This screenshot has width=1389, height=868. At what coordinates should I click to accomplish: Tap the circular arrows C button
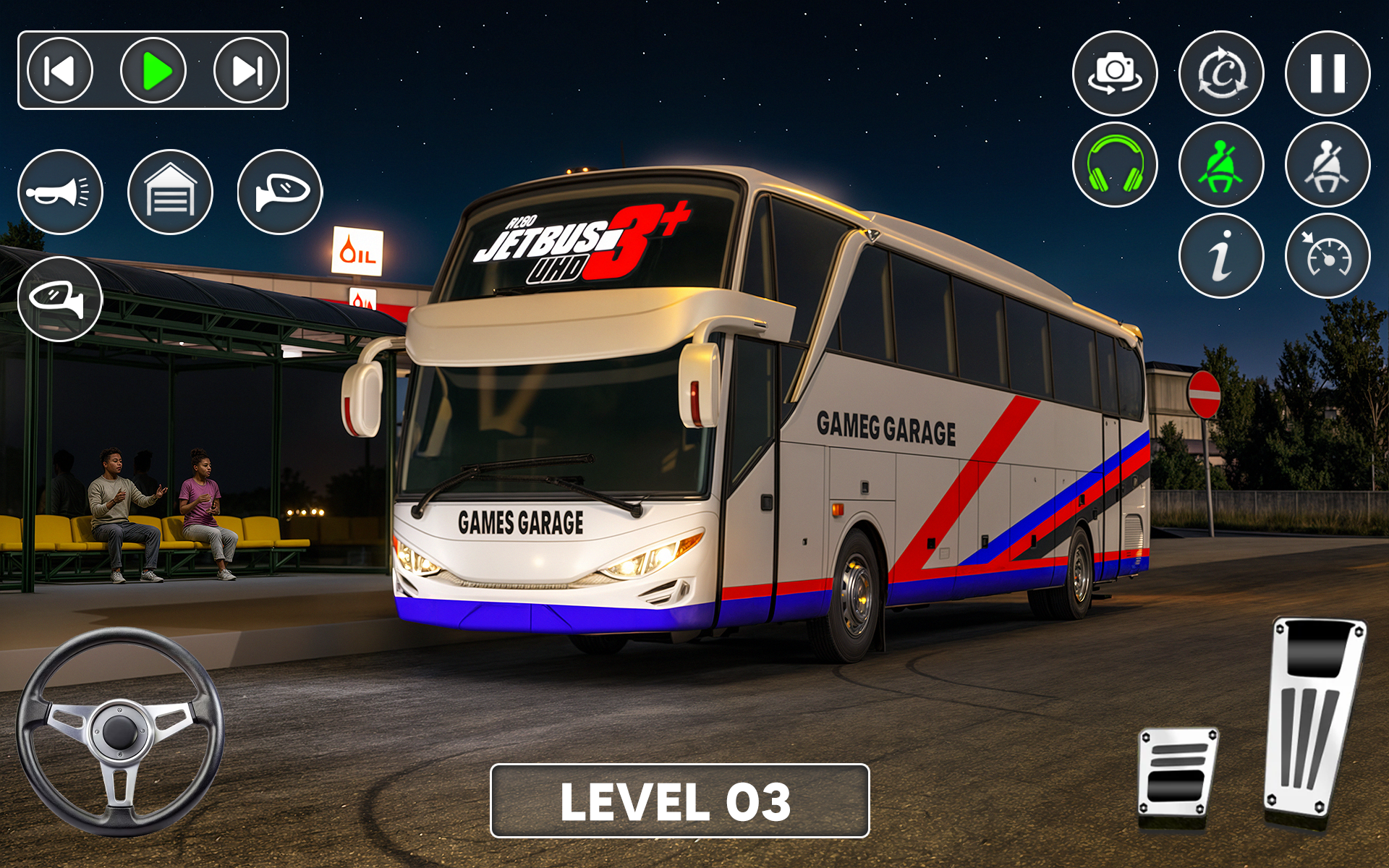point(1221,73)
